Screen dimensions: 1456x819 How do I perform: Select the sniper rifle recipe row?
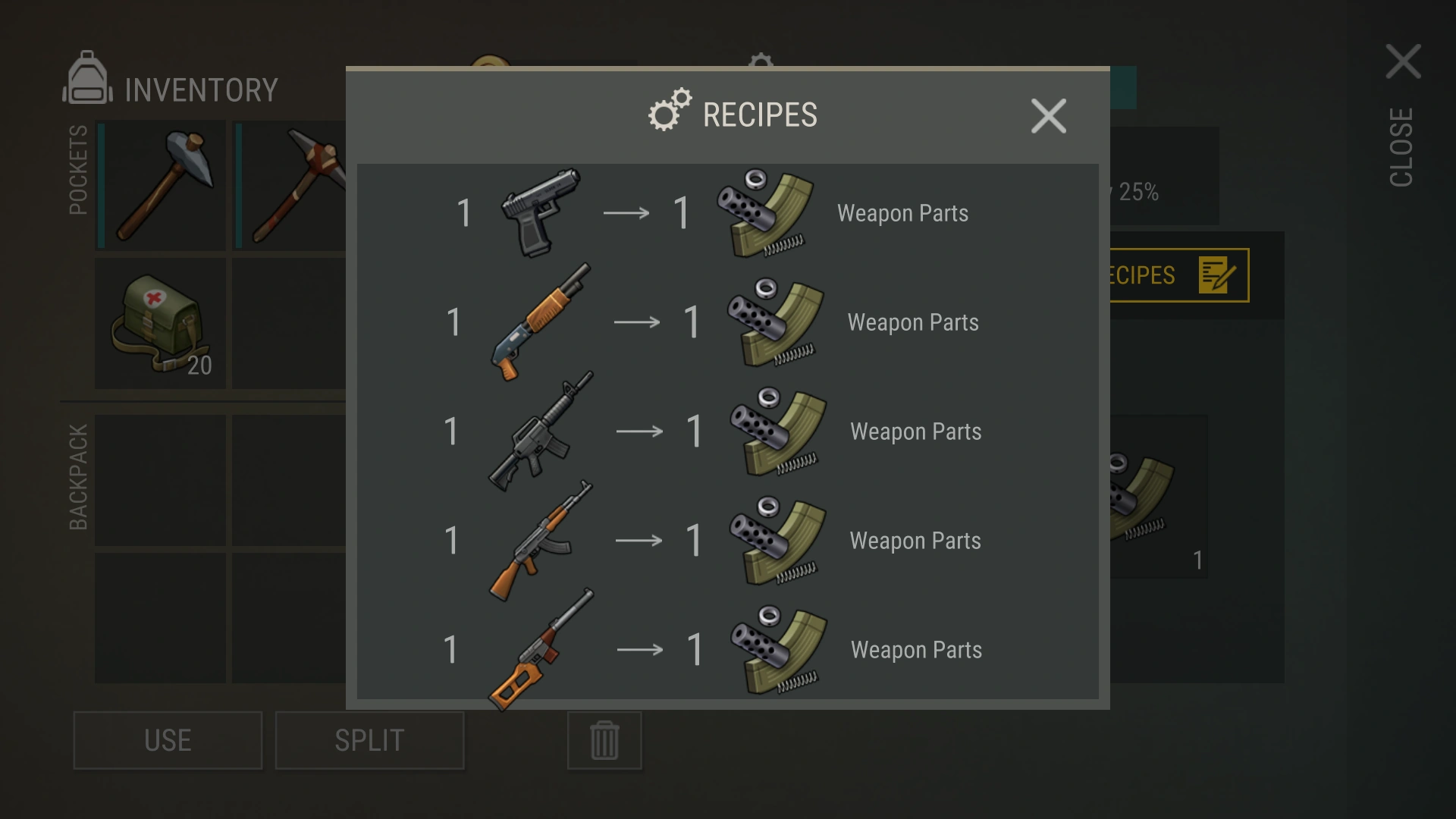point(726,650)
